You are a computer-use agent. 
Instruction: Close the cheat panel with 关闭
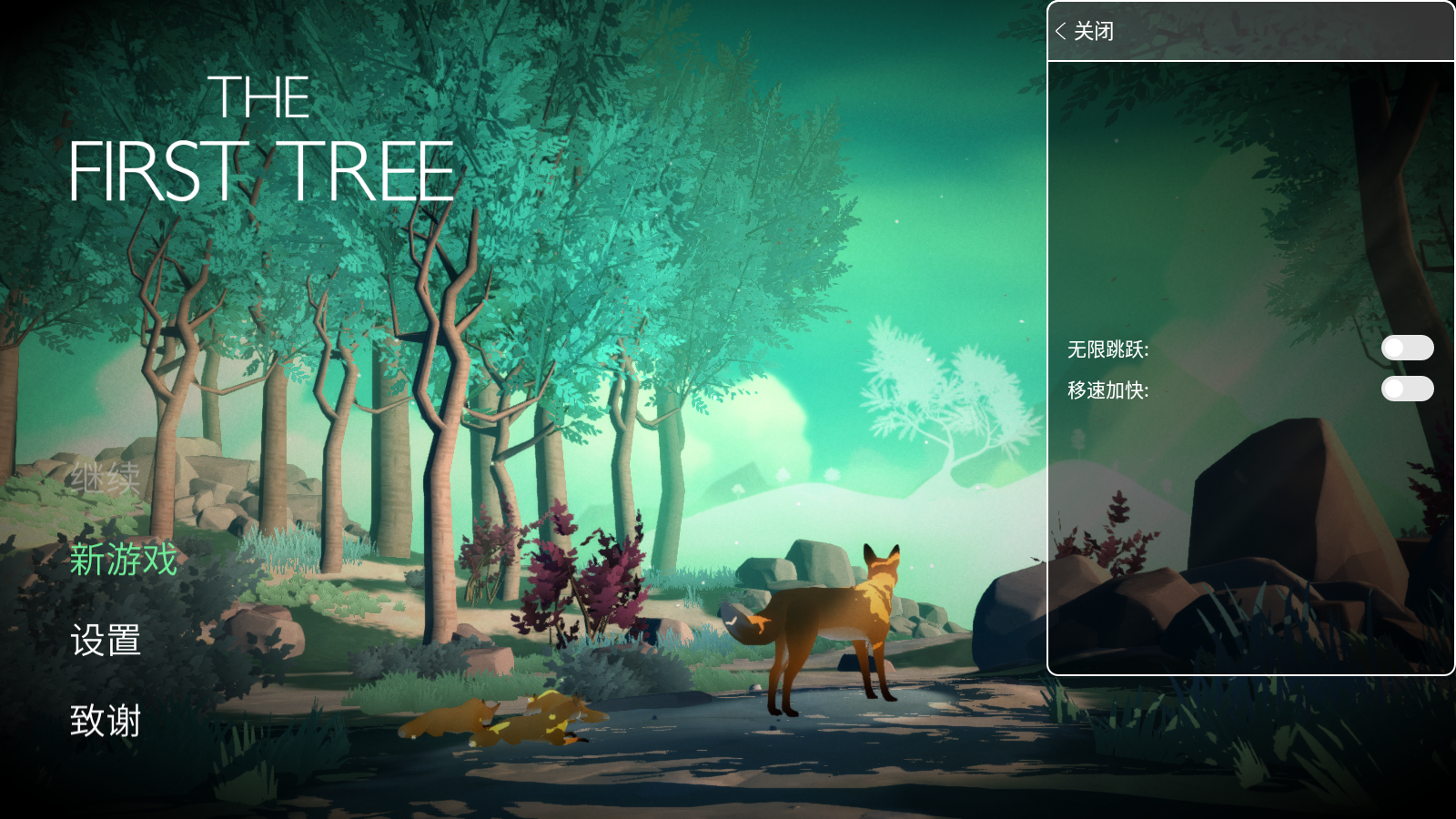[x=1085, y=32]
